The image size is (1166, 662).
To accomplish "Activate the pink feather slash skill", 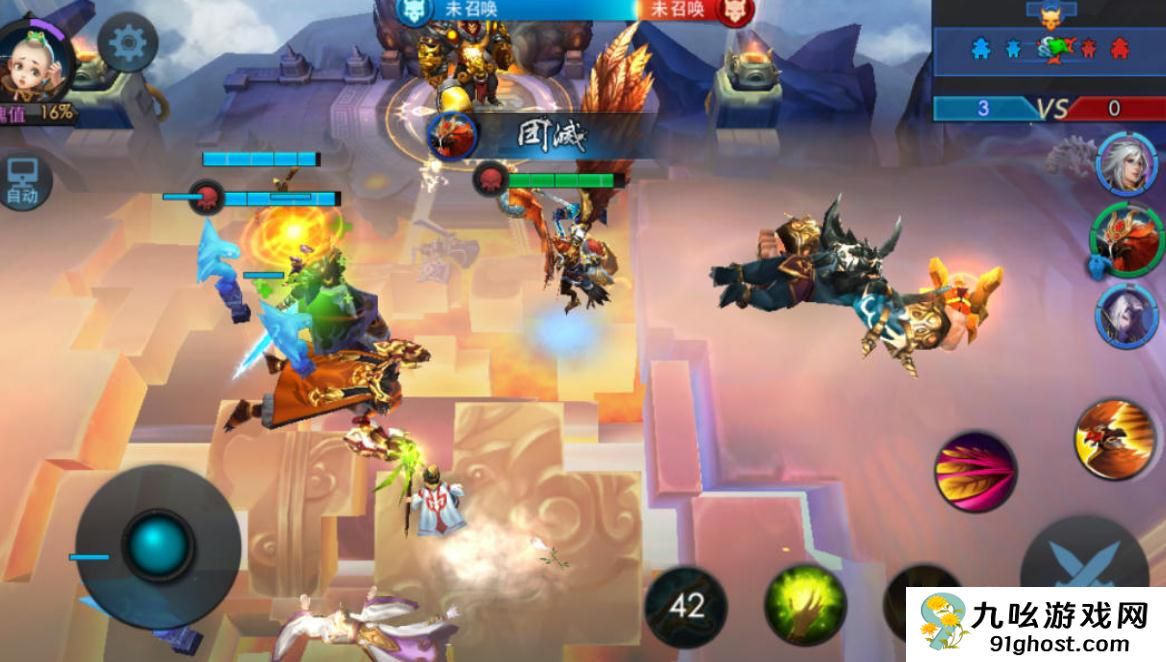I will point(975,472).
